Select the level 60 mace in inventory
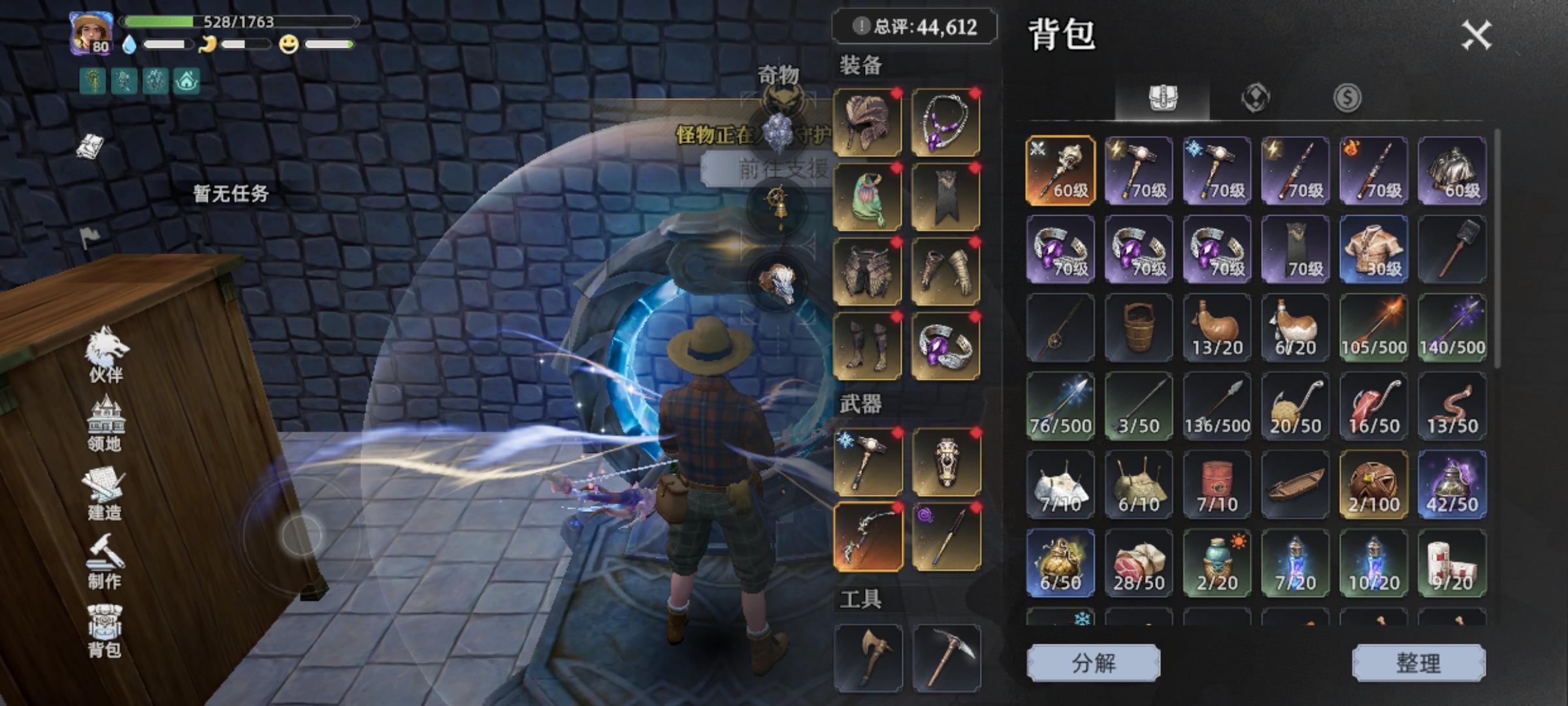 coord(1060,171)
